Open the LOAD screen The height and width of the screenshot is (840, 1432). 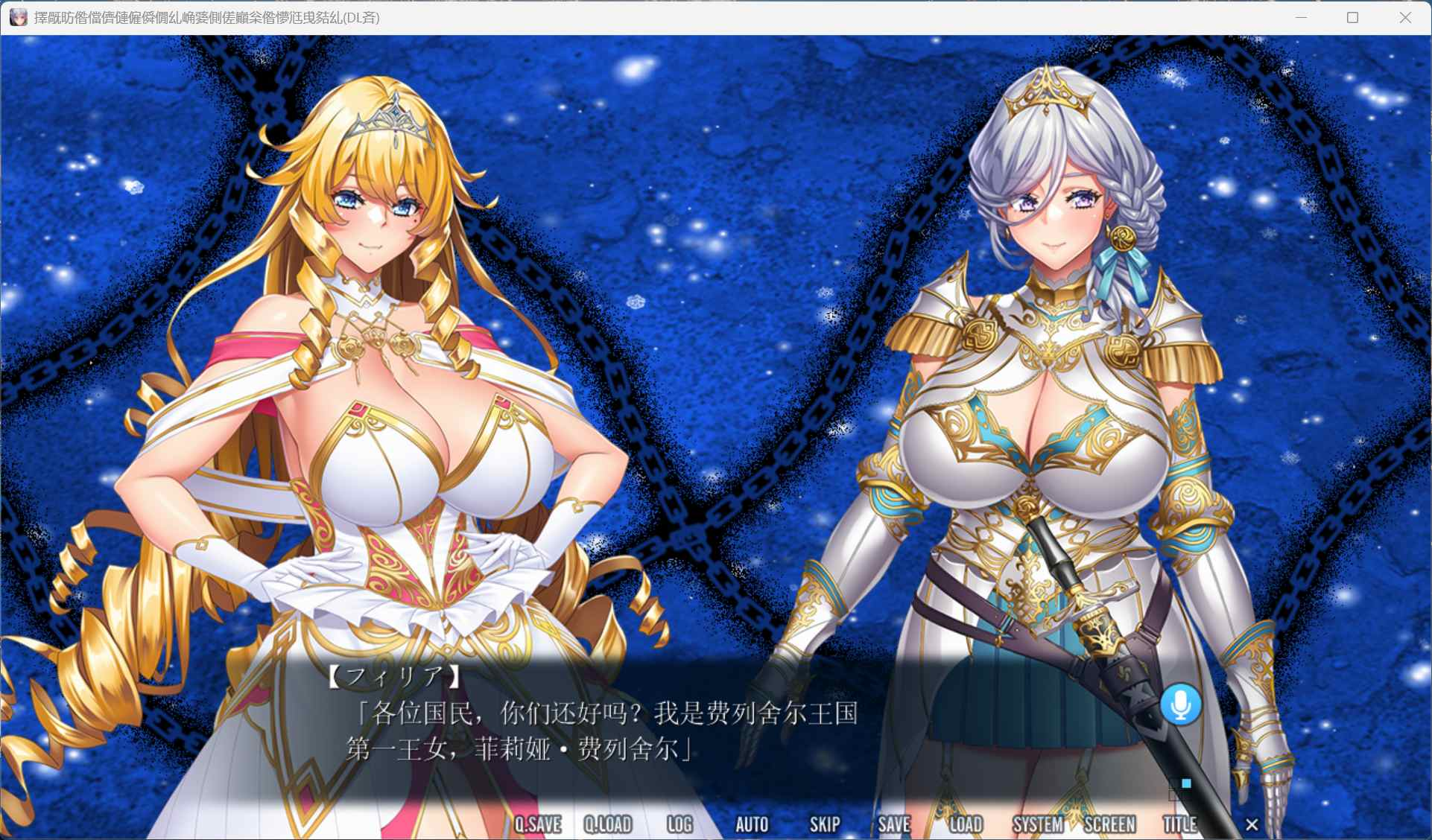(965, 824)
